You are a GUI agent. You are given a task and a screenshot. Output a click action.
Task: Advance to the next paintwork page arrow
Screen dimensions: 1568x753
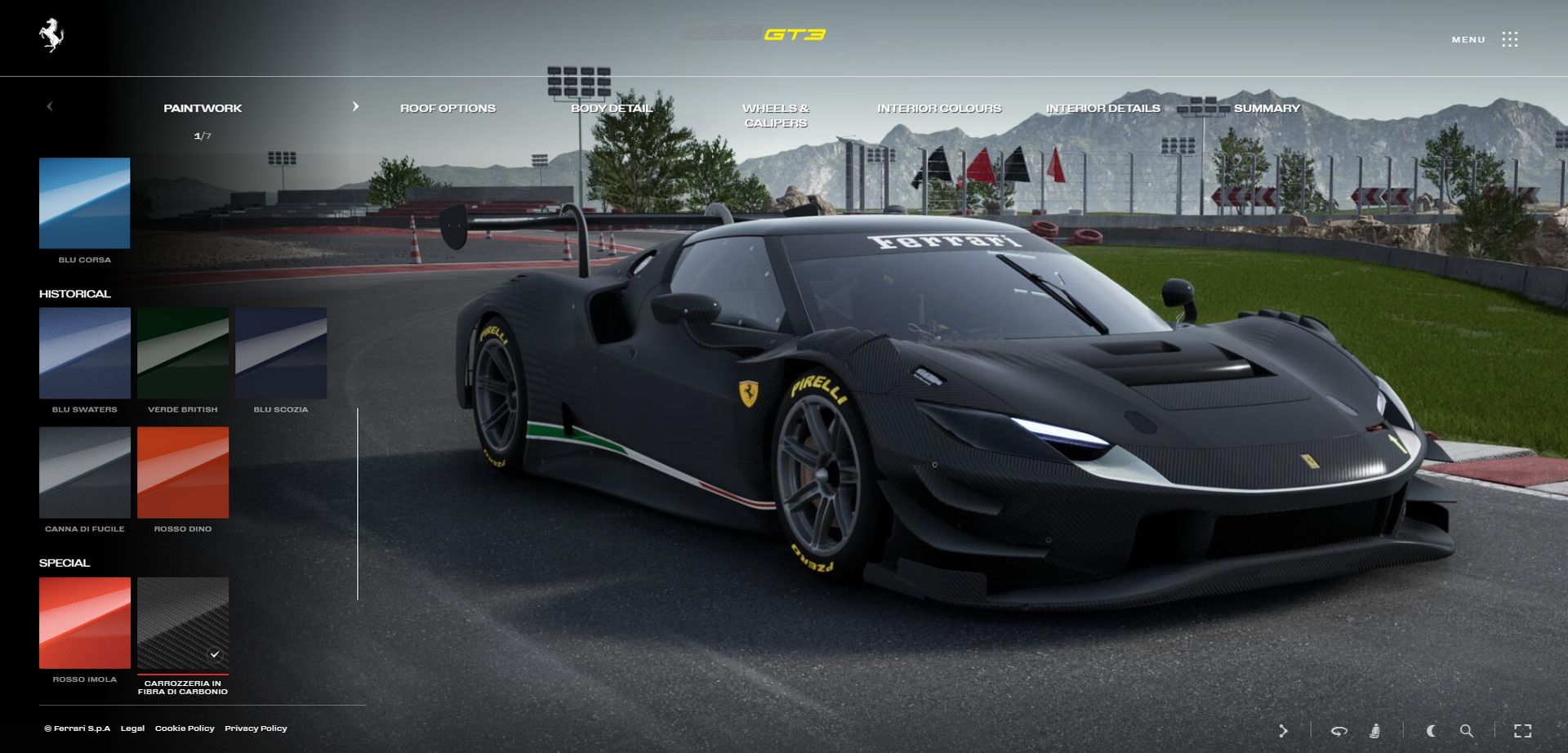coord(355,107)
